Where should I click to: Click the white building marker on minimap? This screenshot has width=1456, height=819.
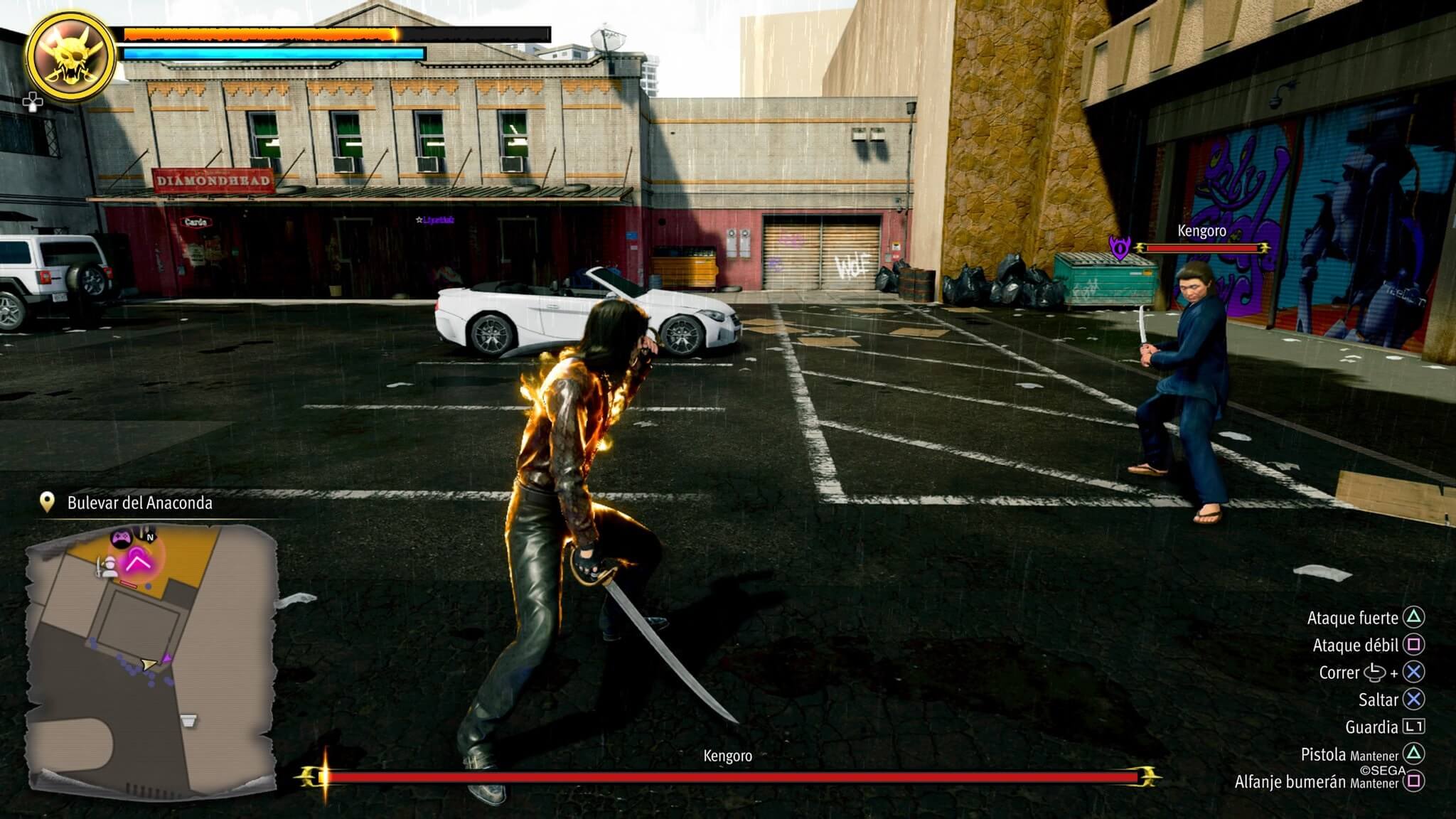tap(188, 721)
